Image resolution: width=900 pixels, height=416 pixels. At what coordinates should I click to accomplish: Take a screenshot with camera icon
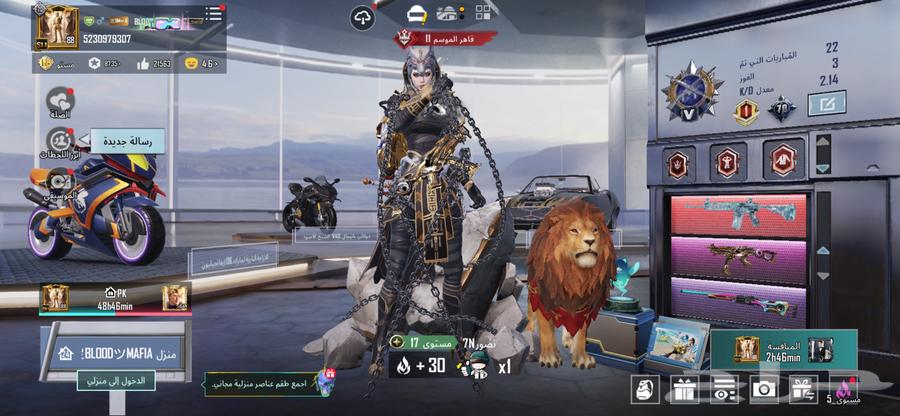coord(764,389)
